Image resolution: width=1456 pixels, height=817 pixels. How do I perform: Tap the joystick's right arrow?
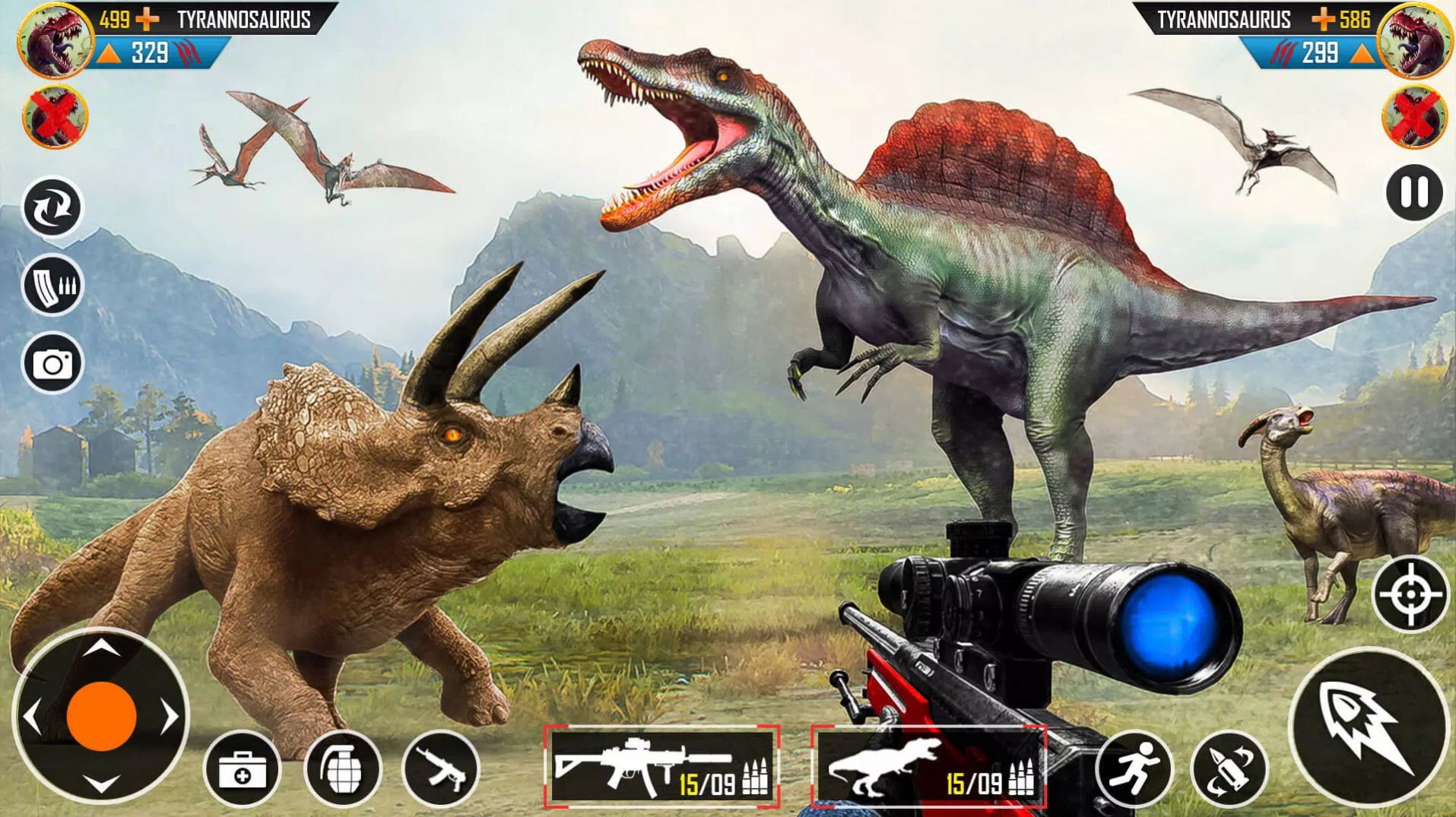tap(170, 717)
